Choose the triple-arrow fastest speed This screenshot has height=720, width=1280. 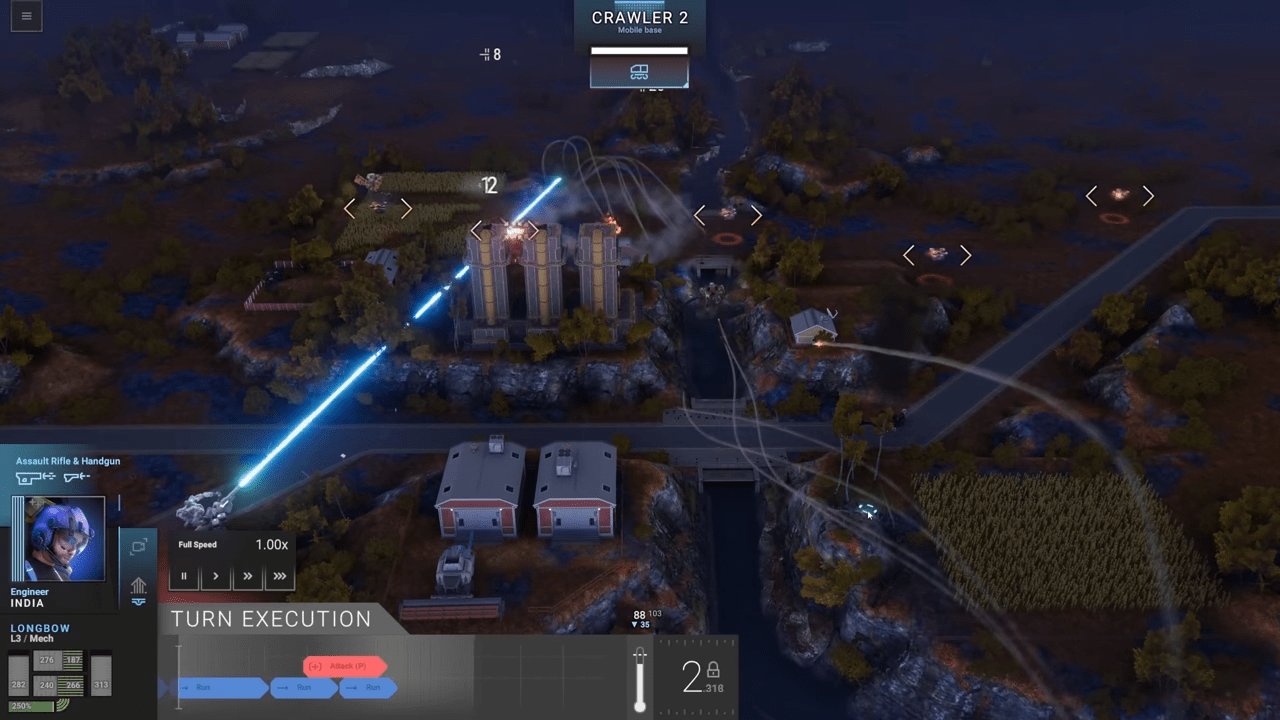coord(279,576)
